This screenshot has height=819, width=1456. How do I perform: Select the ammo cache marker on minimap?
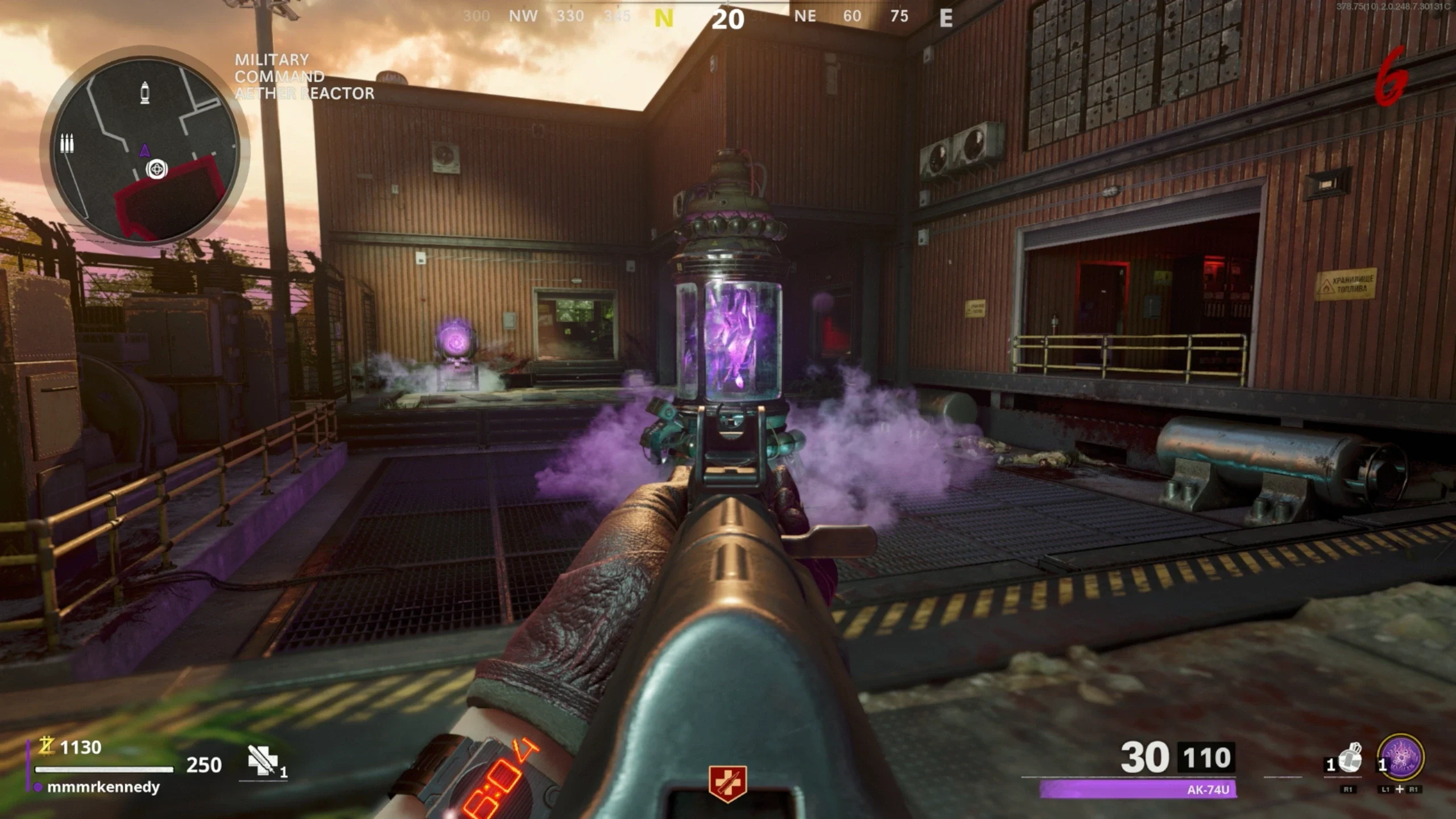67,143
